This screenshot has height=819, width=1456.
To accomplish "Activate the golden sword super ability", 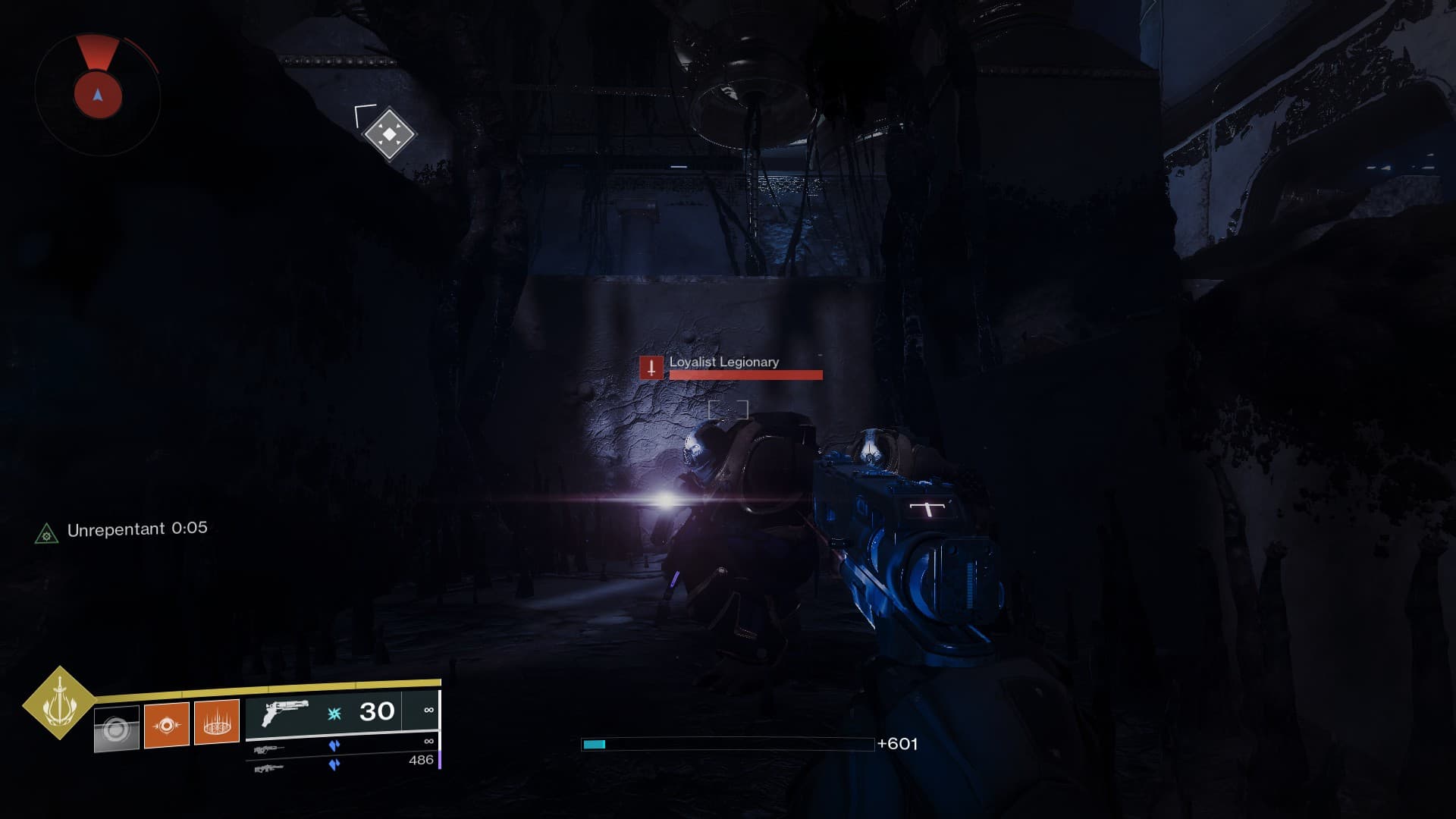I will (58, 703).
